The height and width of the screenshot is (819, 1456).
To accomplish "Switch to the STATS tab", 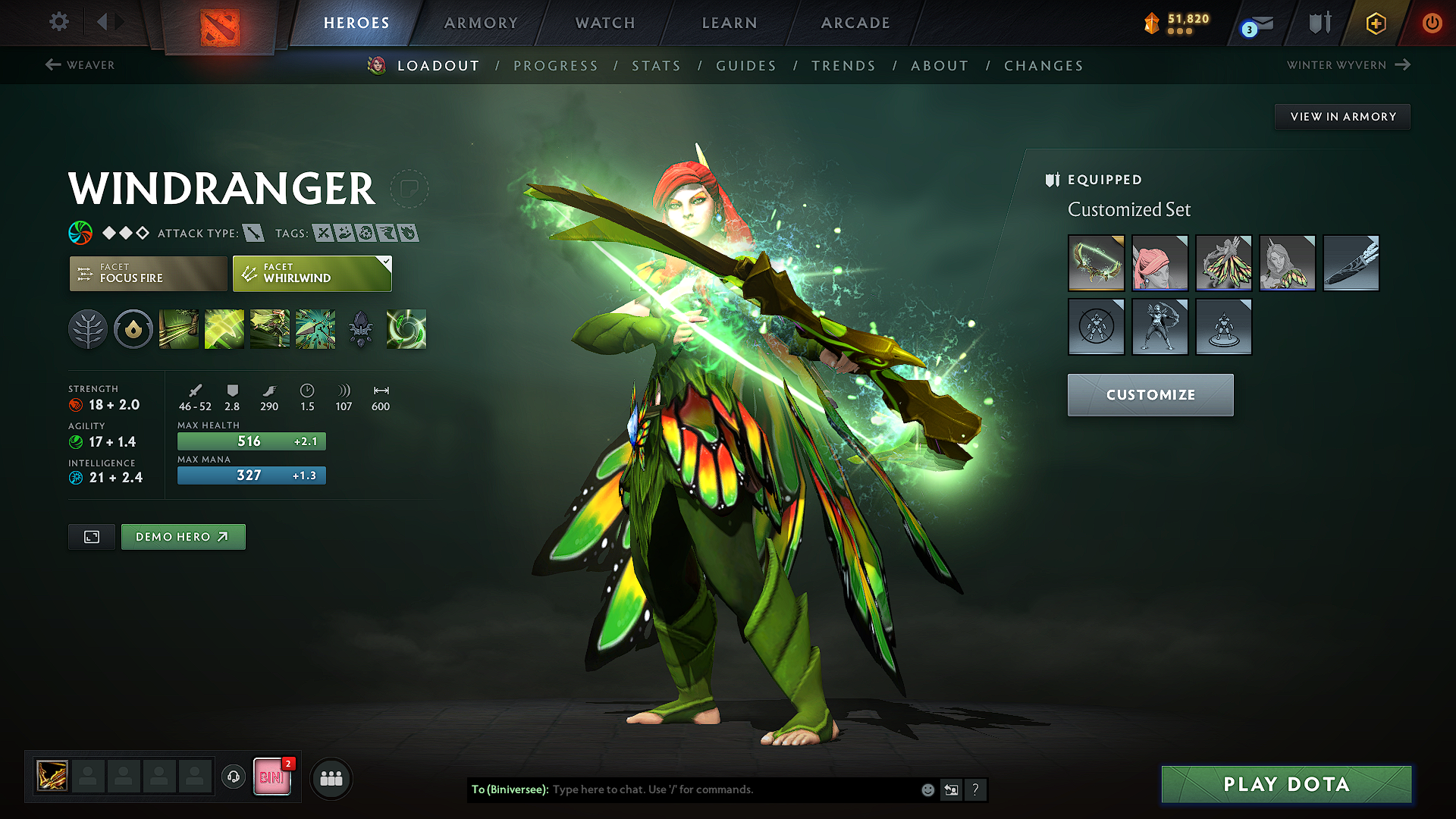I will [x=656, y=66].
